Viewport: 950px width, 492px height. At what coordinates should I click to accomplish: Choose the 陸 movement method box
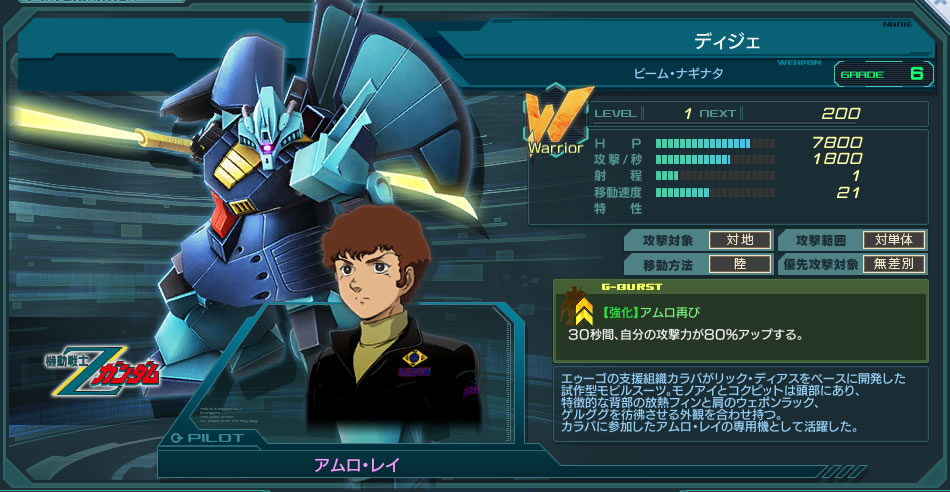pyautogui.click(x=738, y=265)
